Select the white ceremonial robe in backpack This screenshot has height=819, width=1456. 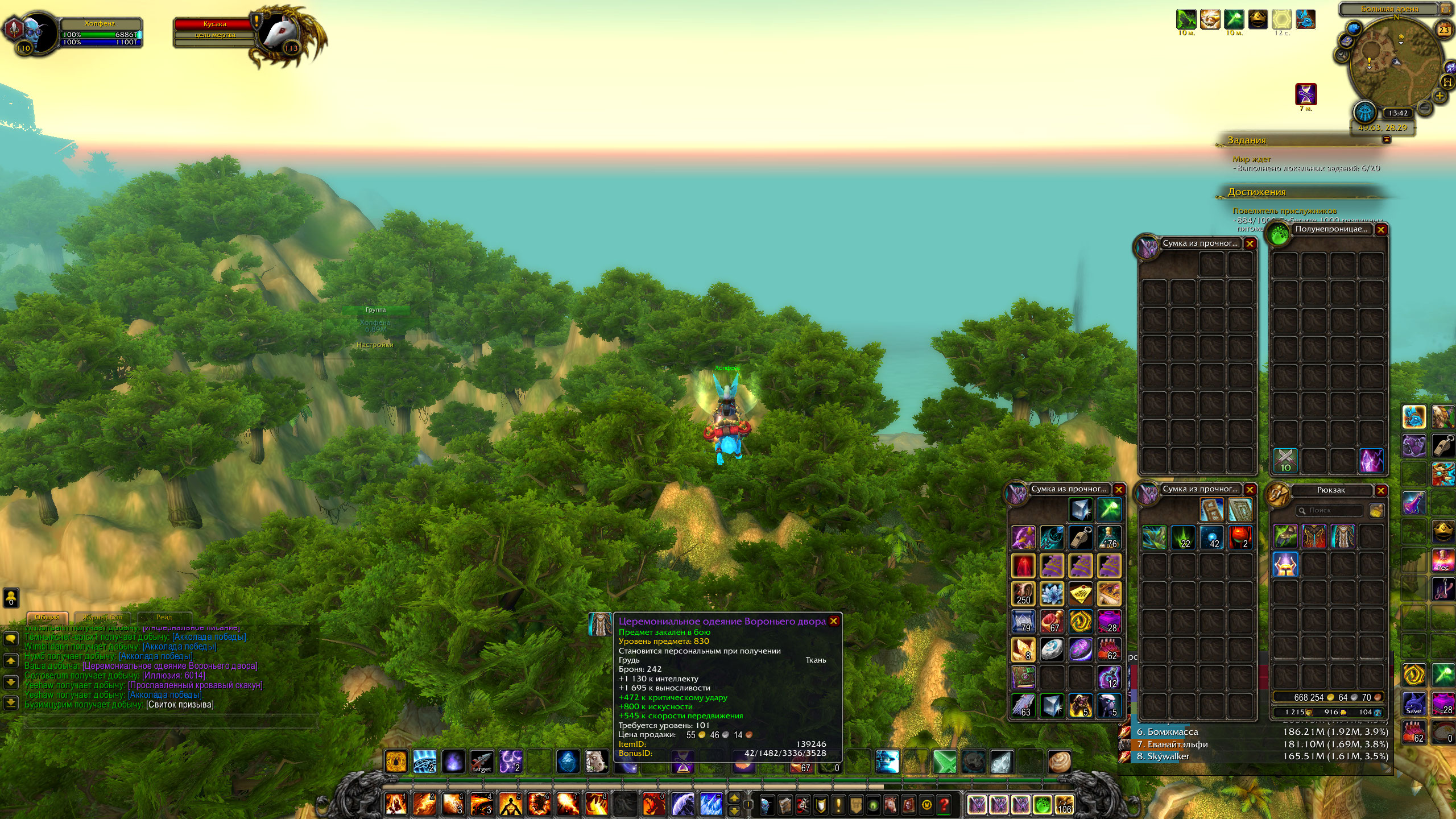click(1342, 537)
